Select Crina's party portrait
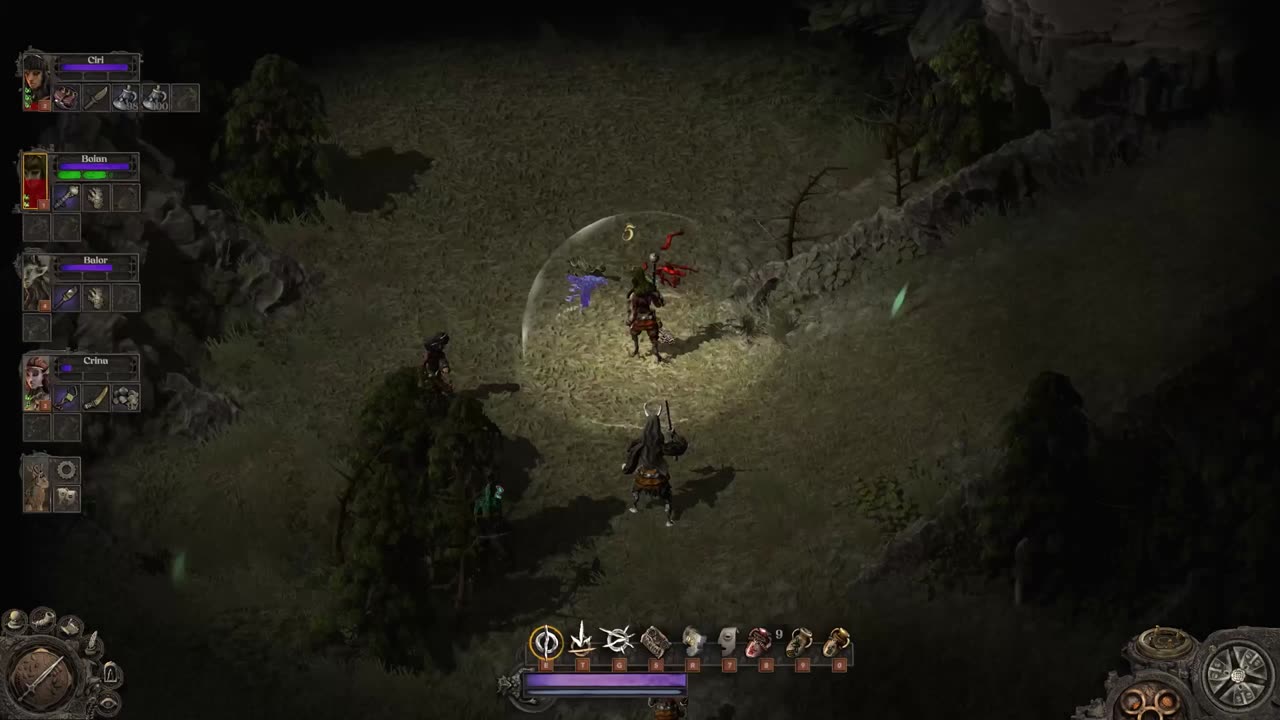 click(x=36, y=382)
